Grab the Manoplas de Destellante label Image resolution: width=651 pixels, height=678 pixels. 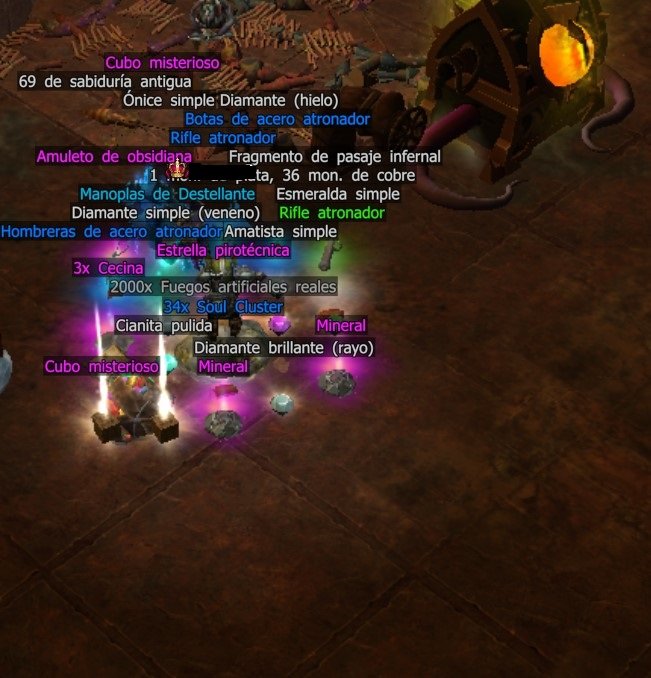(167, 194)
